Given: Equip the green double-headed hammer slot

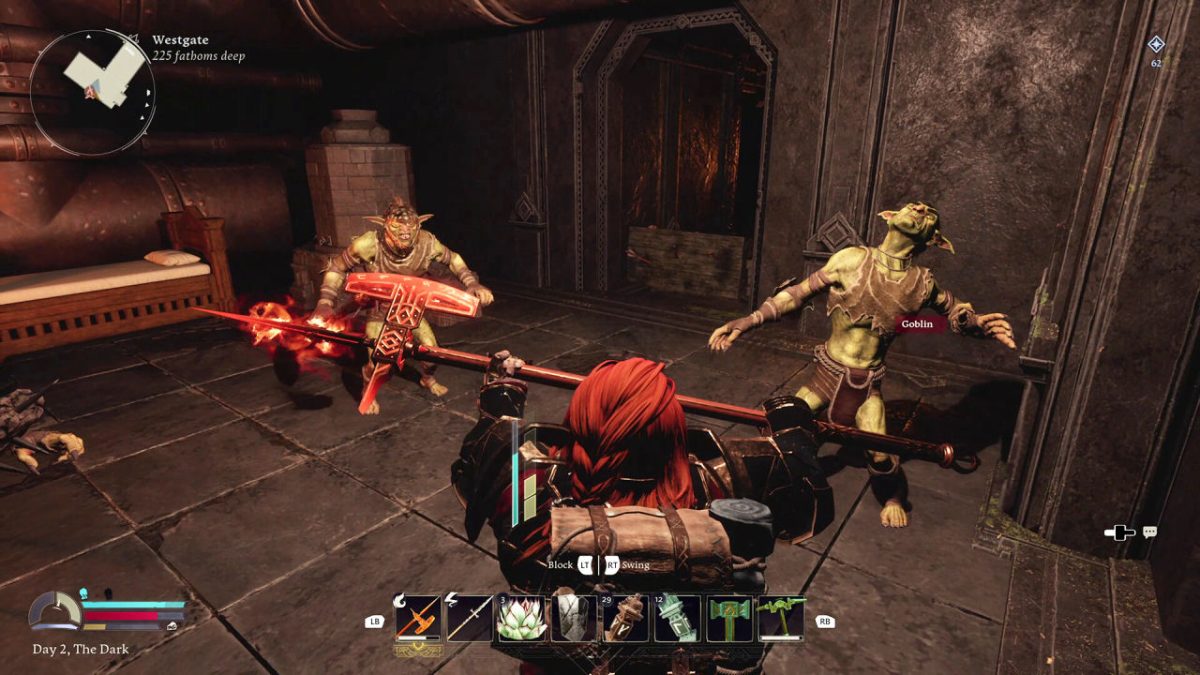Looking at the screenshot, I should [730, 619].
